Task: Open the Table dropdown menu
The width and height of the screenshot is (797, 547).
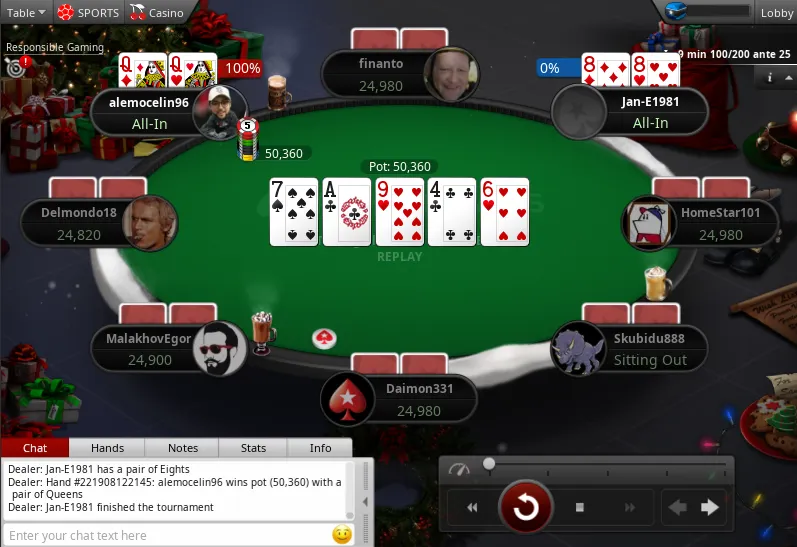Action: (x=26, y=13)
